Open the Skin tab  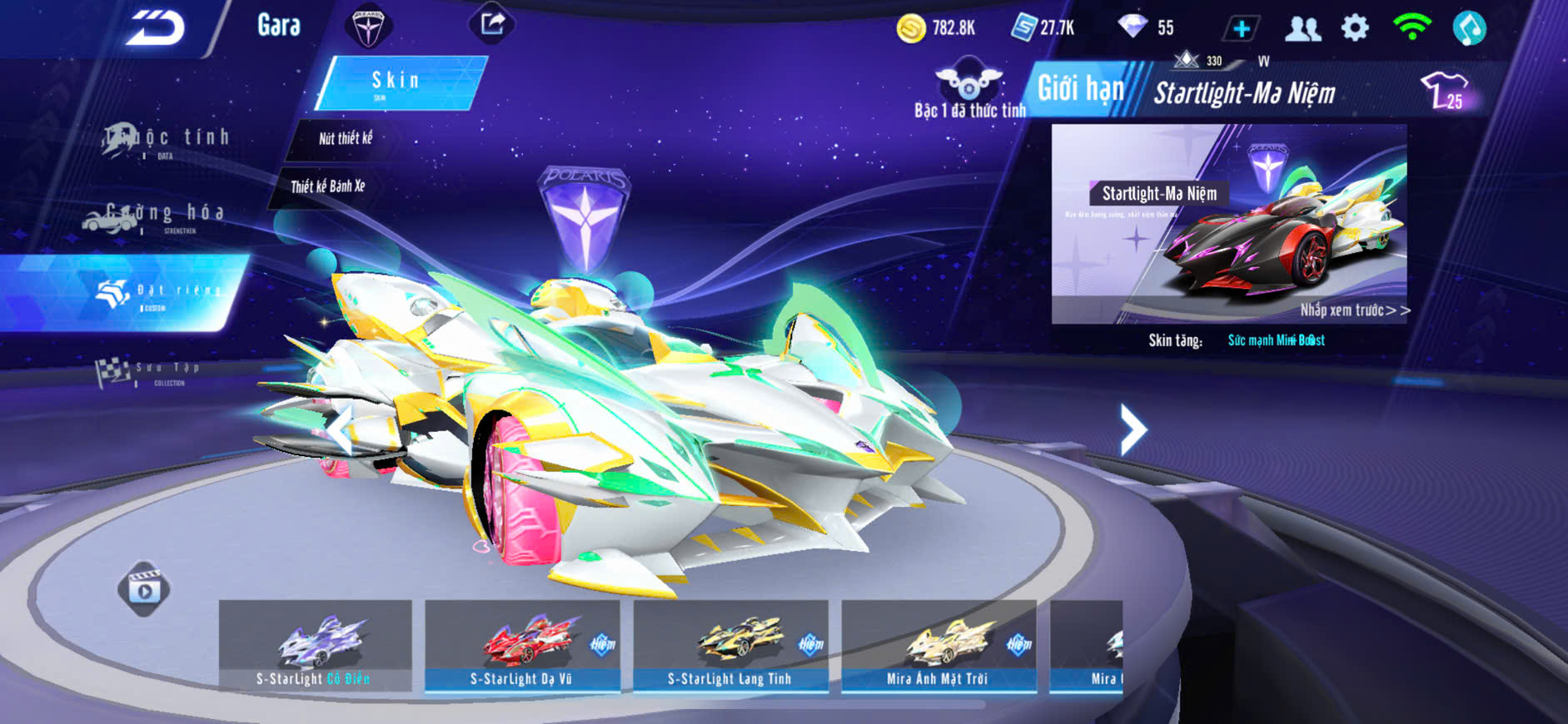coord(399,82)
